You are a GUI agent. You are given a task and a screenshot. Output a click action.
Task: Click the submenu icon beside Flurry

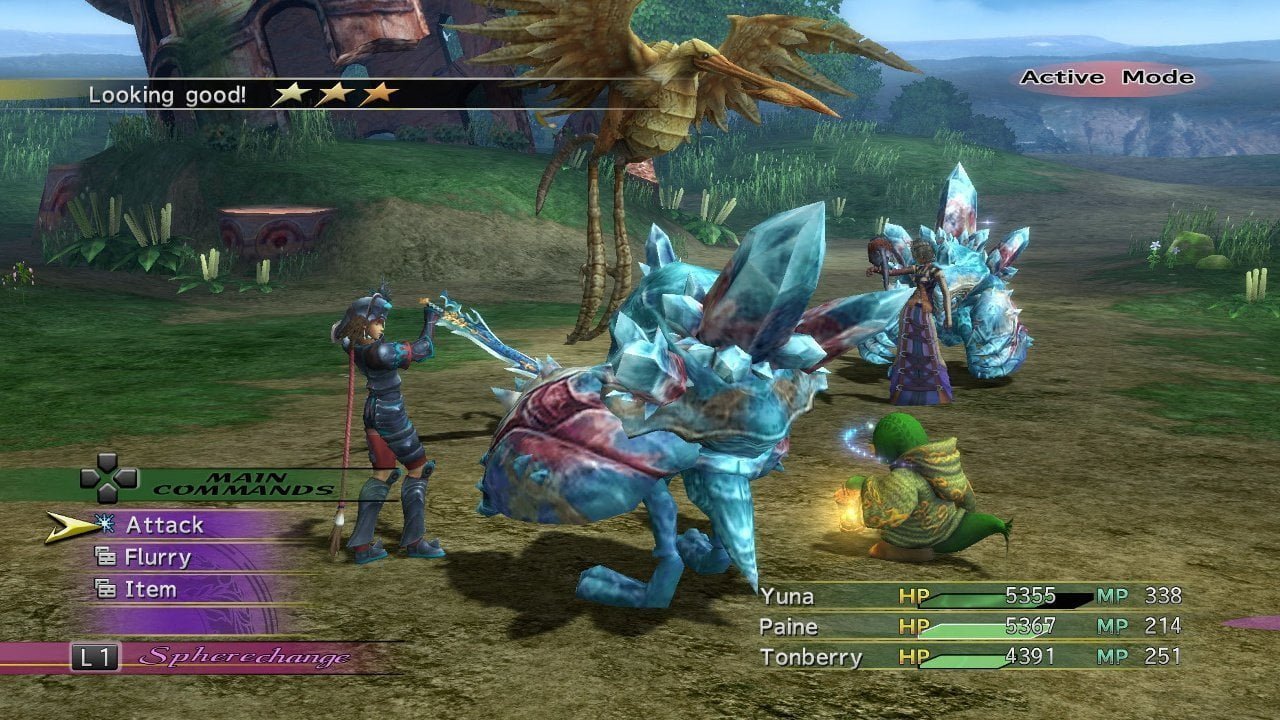point(107,557)
